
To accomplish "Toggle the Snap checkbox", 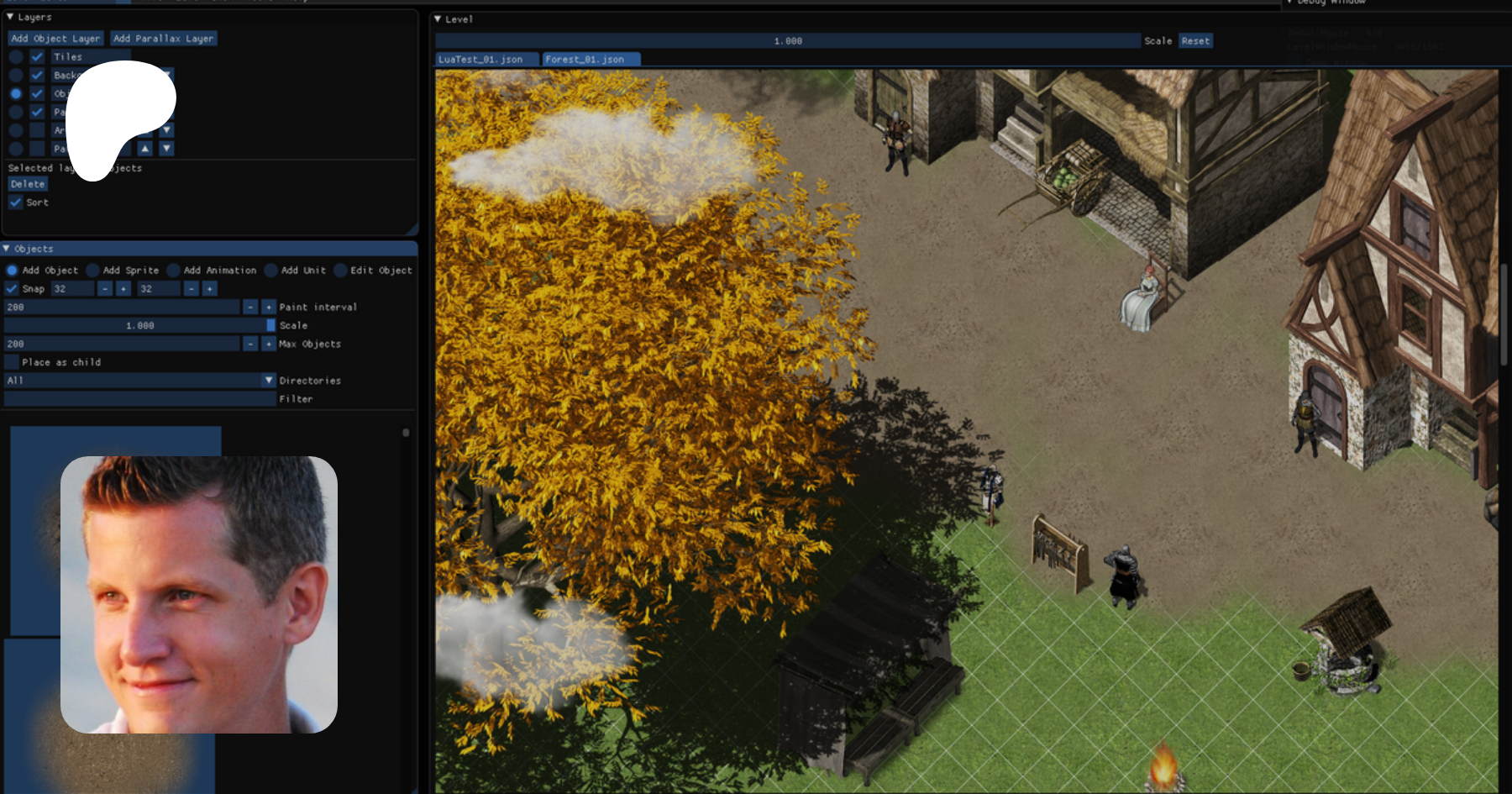I will (x=12, y=289).
